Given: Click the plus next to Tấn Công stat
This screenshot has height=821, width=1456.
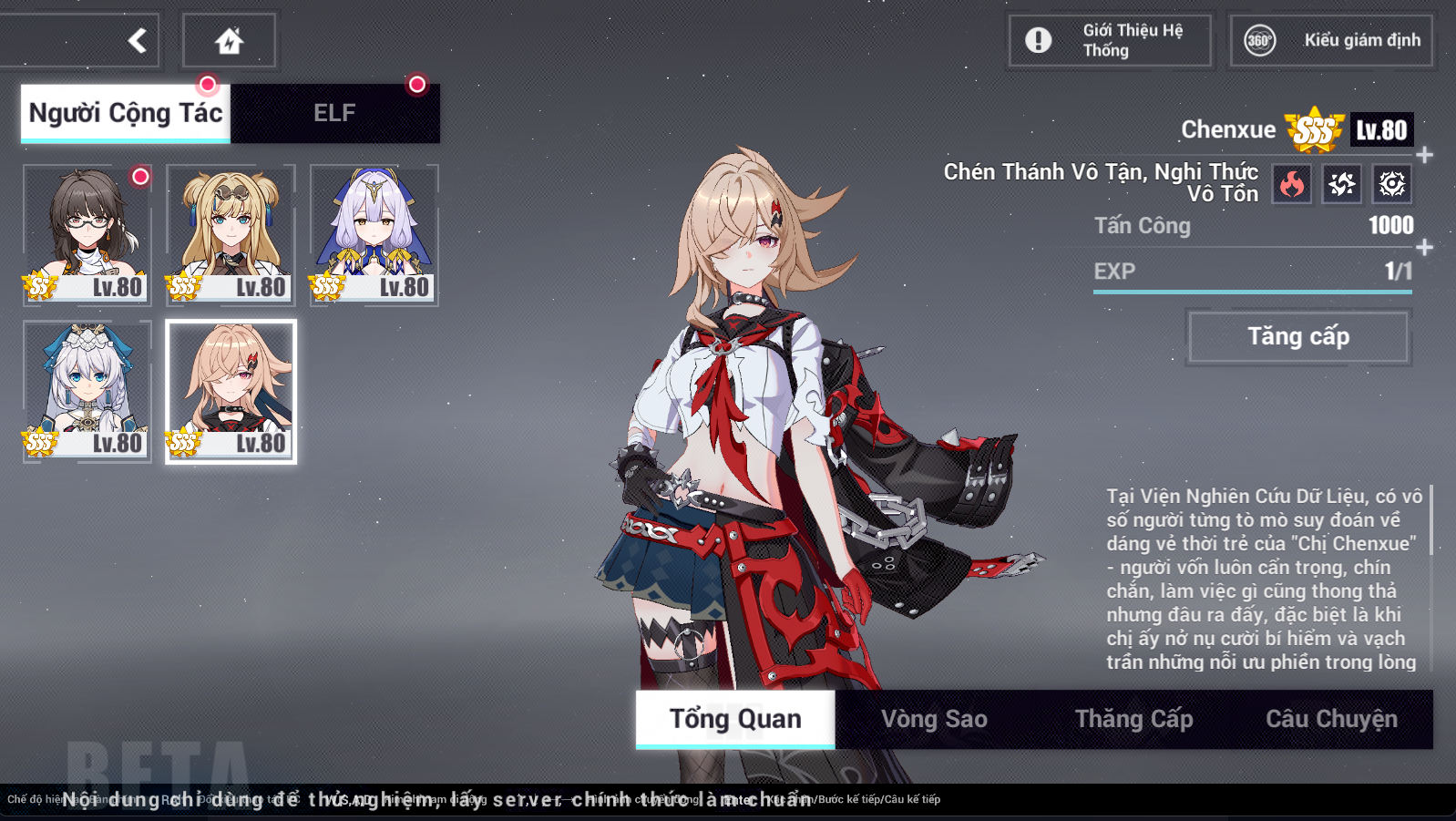Looking at the screenshot, I should [1424, 244].
